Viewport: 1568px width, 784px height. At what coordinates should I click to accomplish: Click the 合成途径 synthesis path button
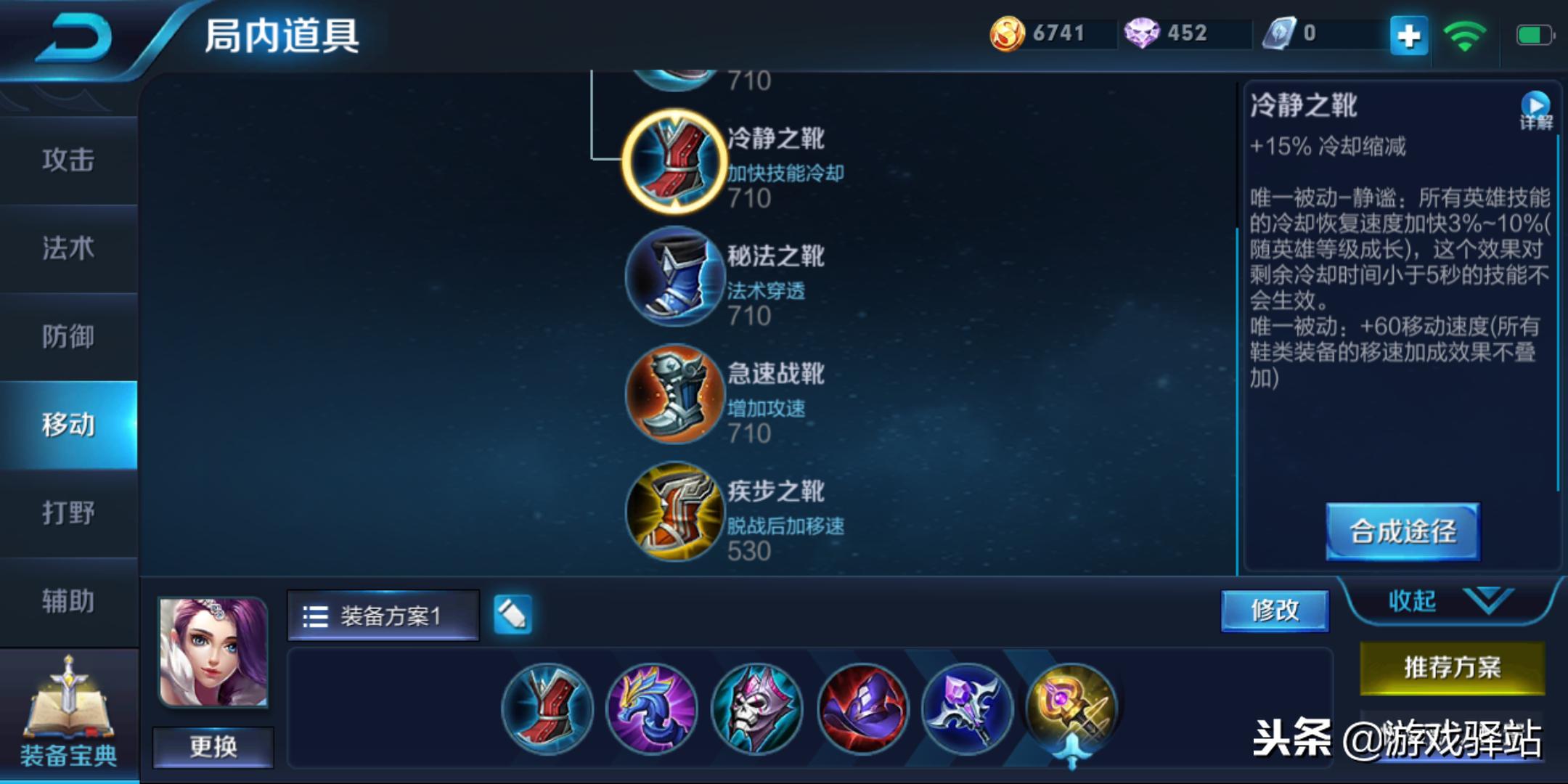point(1402,532)
